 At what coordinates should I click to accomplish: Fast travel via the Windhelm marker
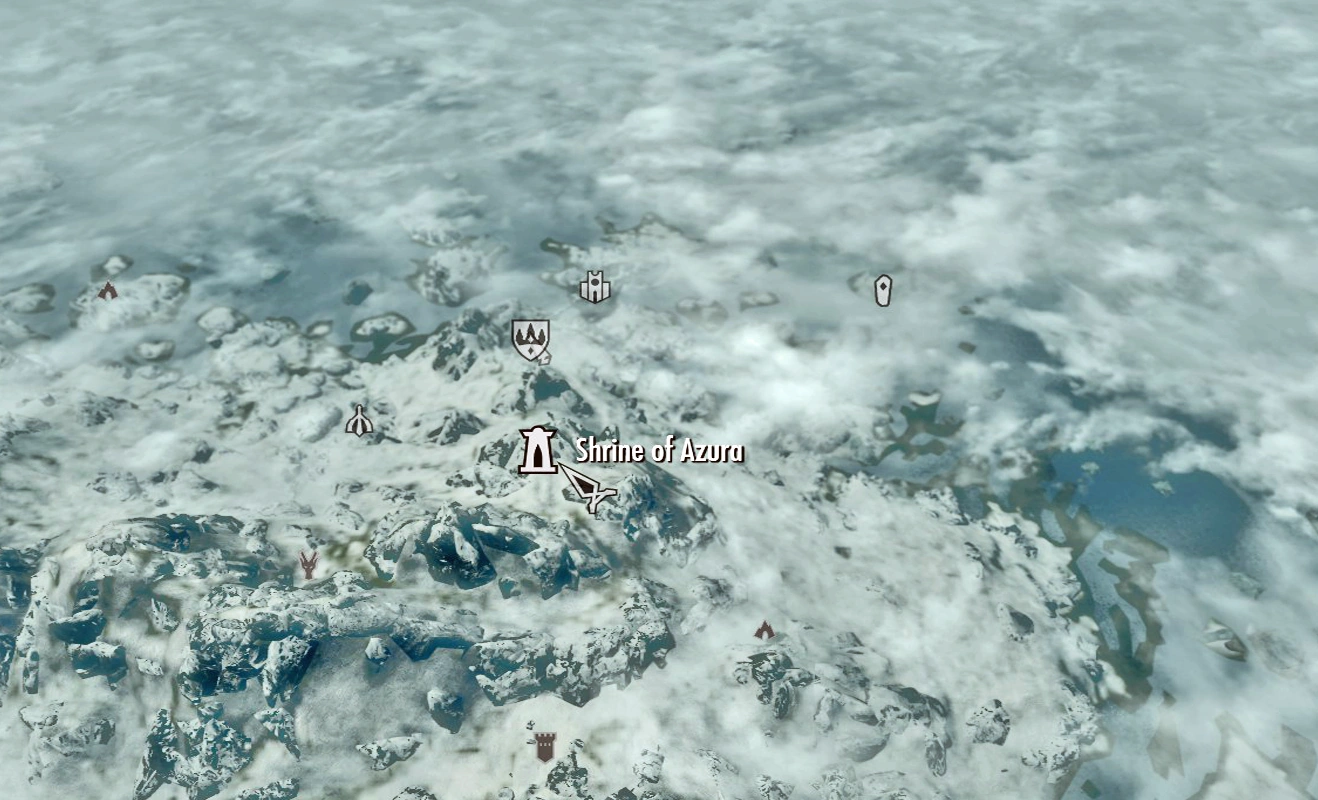click(595, 289)
